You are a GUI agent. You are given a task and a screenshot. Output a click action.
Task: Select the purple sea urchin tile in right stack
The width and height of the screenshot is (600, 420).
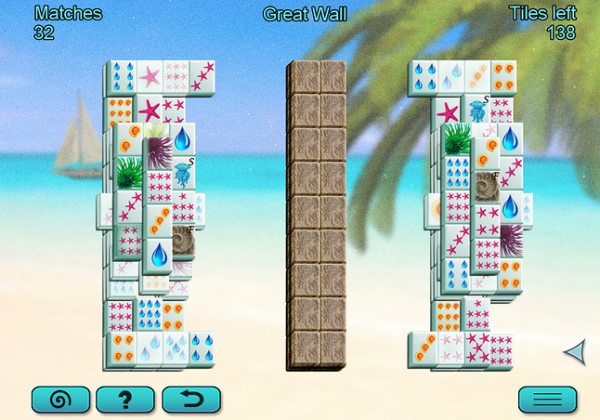pos(511,239)
